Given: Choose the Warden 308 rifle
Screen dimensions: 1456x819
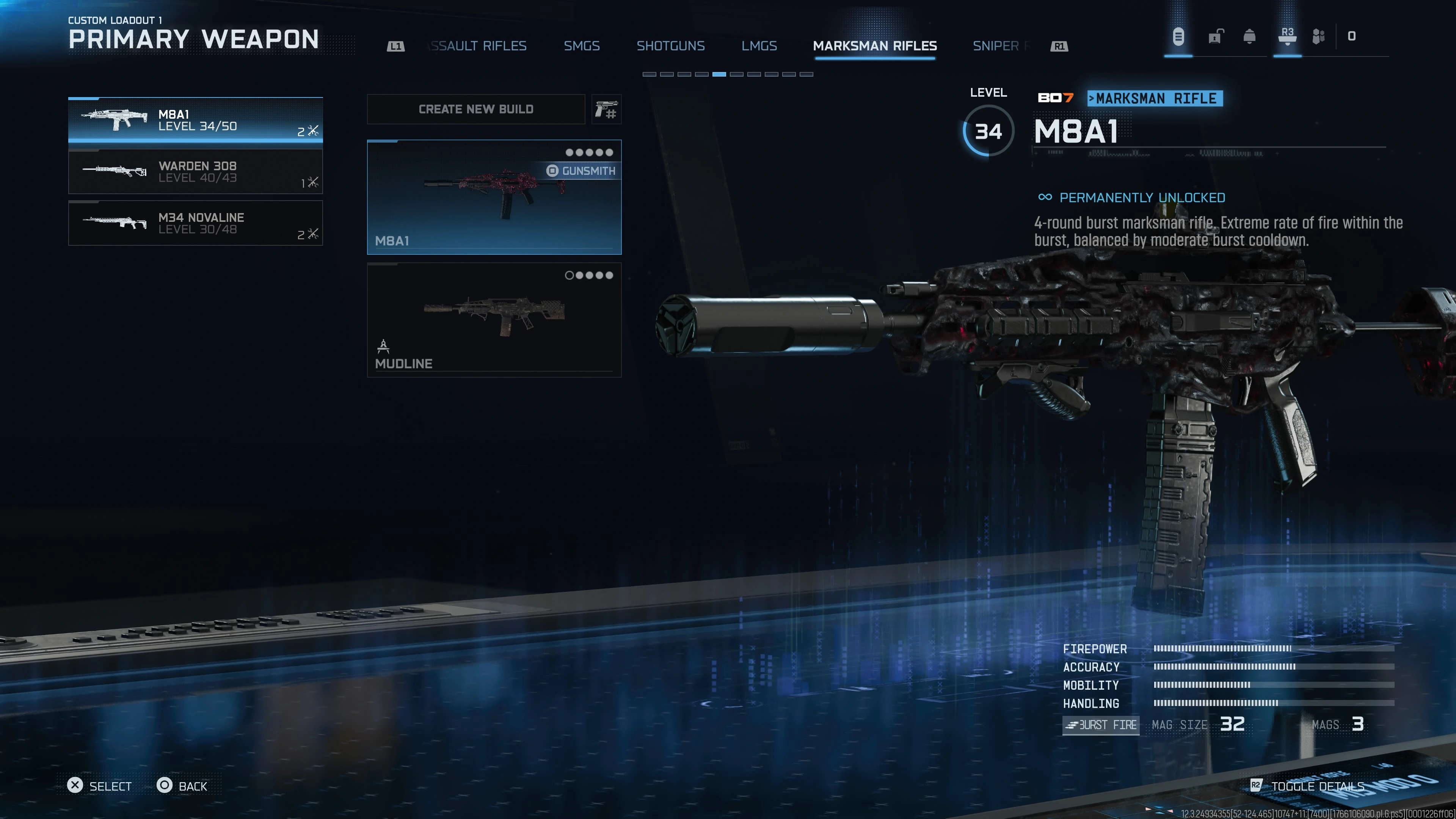Looking at the screenshot, I should coord(195,171).
